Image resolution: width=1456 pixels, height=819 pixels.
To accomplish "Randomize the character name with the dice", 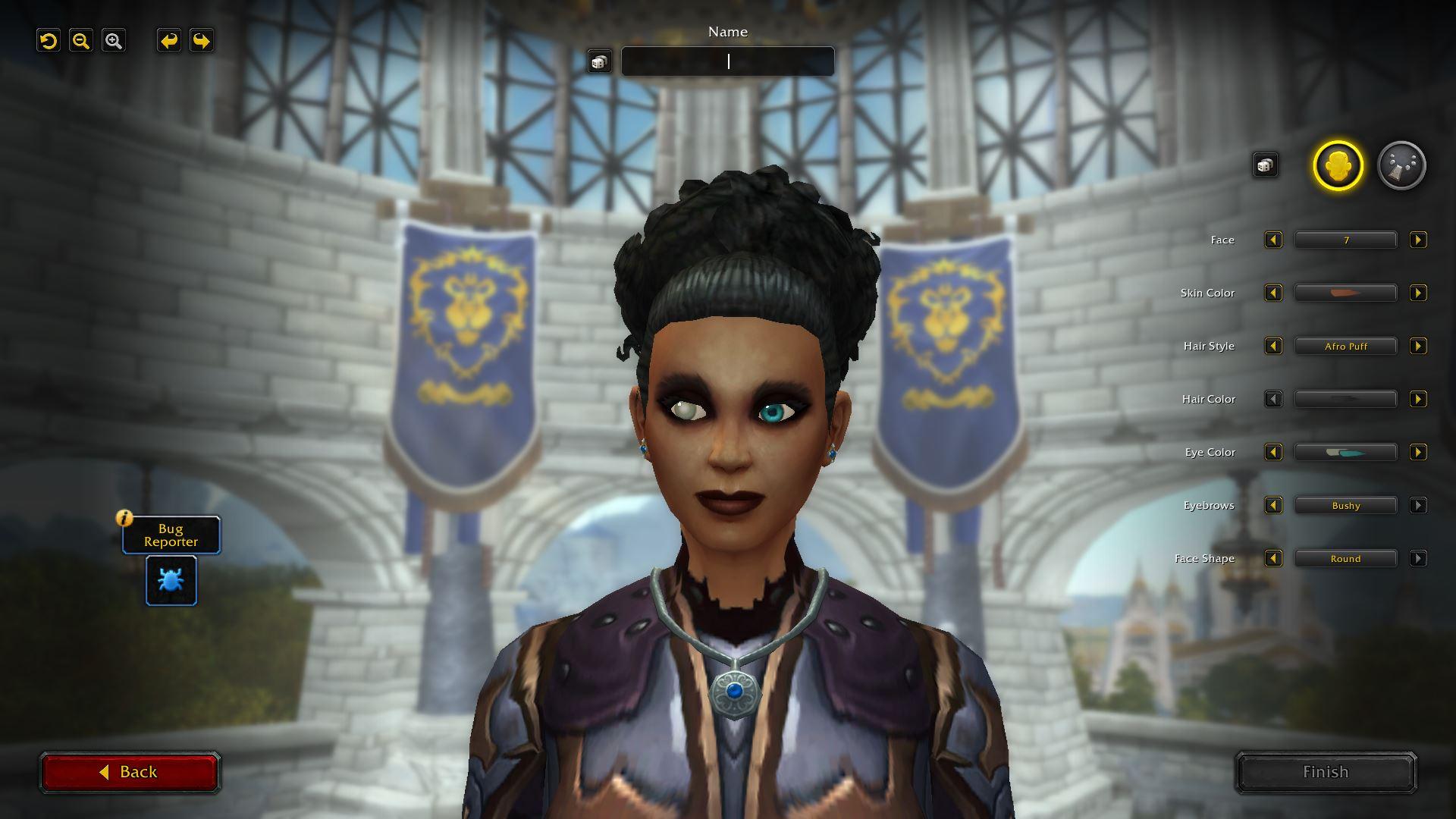I will click(x=599, y=61).
